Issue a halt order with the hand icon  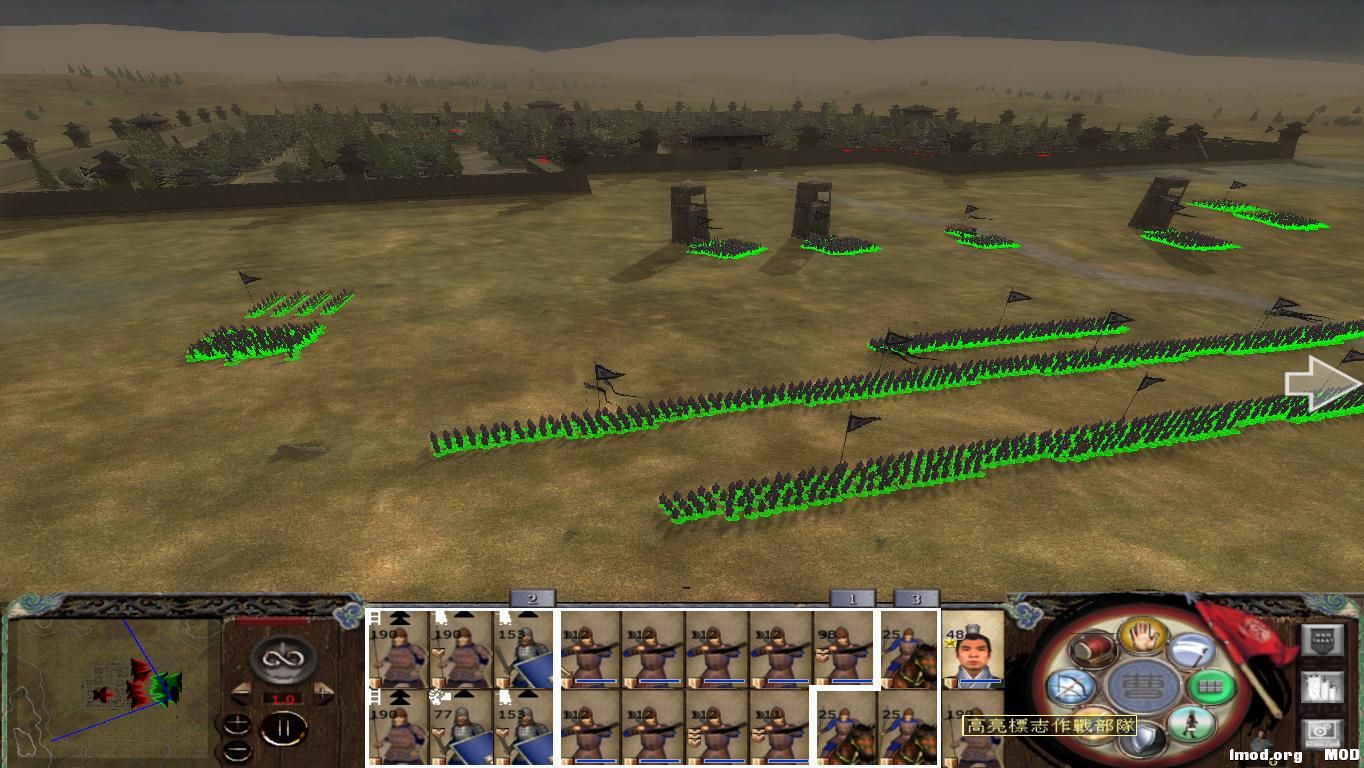click(x=1140, y=636)
